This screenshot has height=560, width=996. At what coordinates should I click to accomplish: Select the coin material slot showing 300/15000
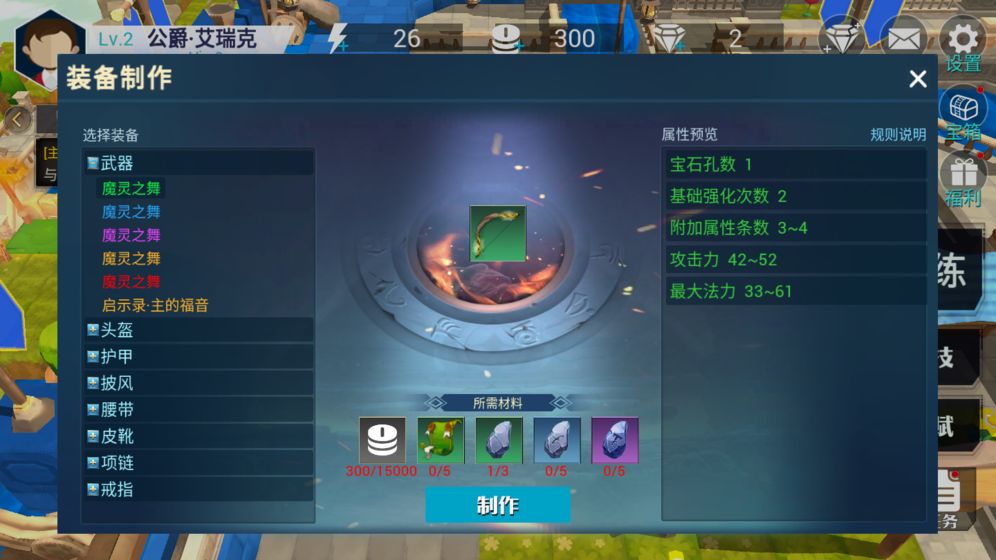(383, 441)
